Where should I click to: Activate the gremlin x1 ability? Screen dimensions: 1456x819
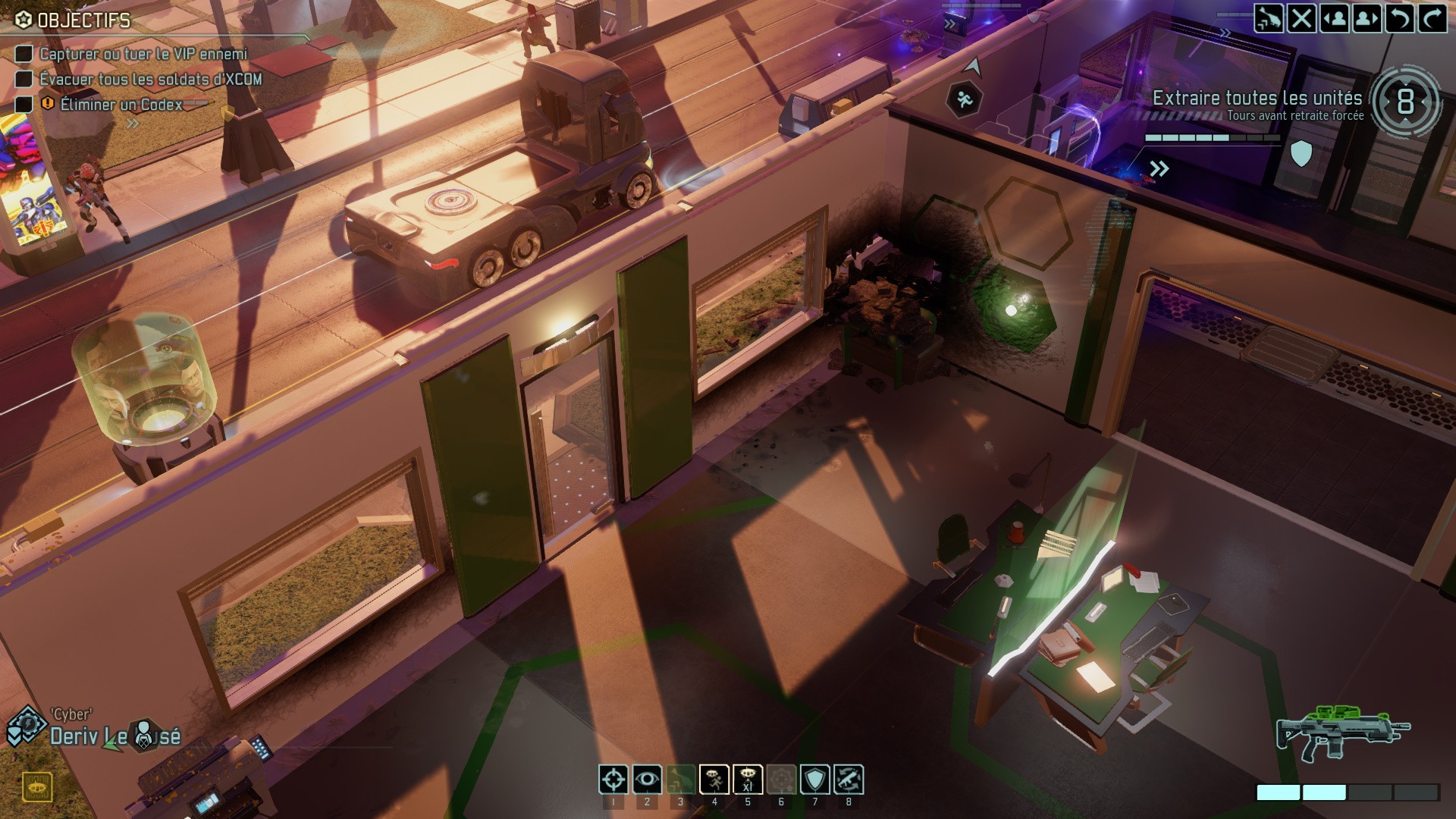click(x=748, y=780)
